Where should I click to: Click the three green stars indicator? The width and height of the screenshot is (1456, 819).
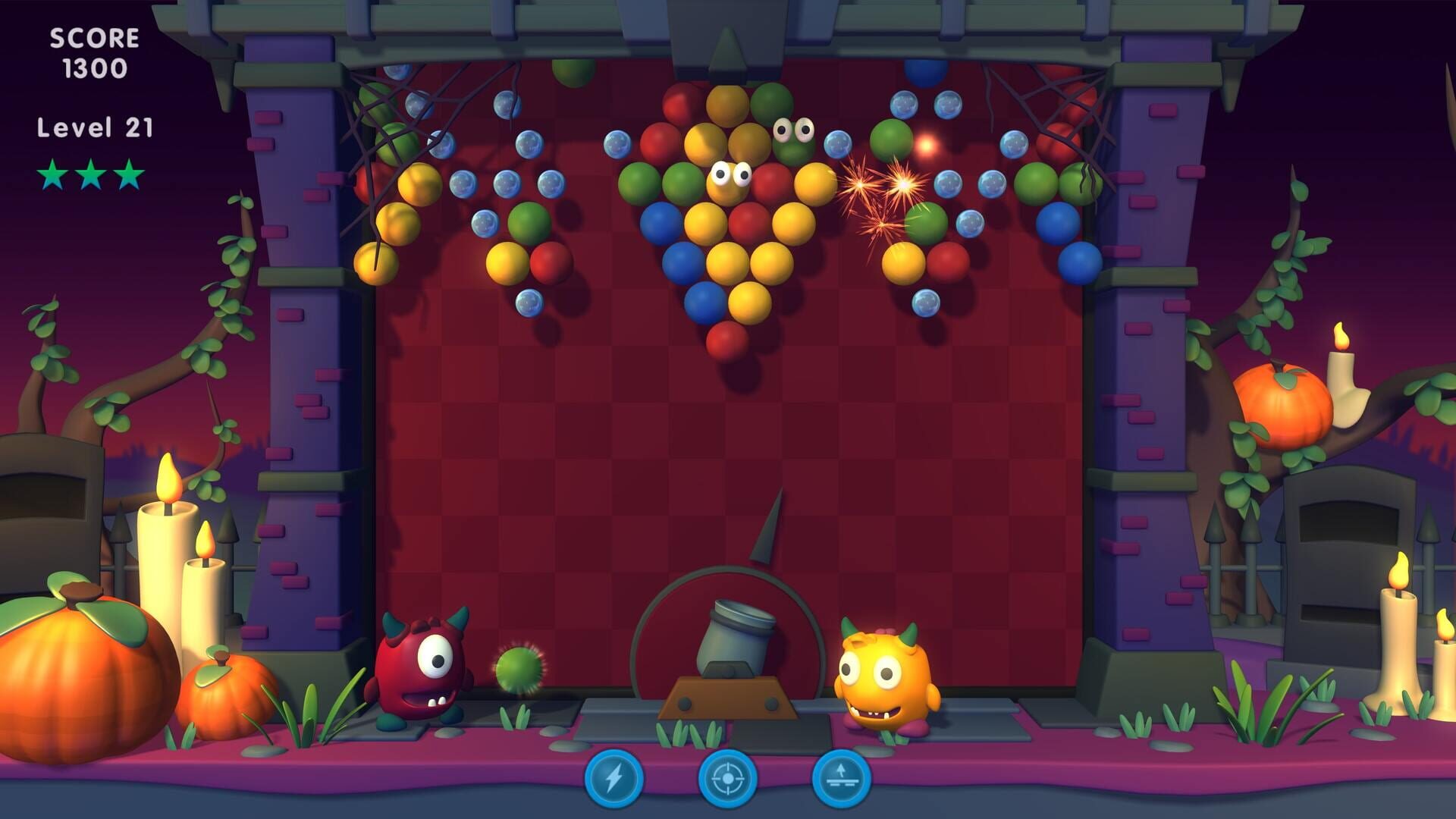[91, 173]
